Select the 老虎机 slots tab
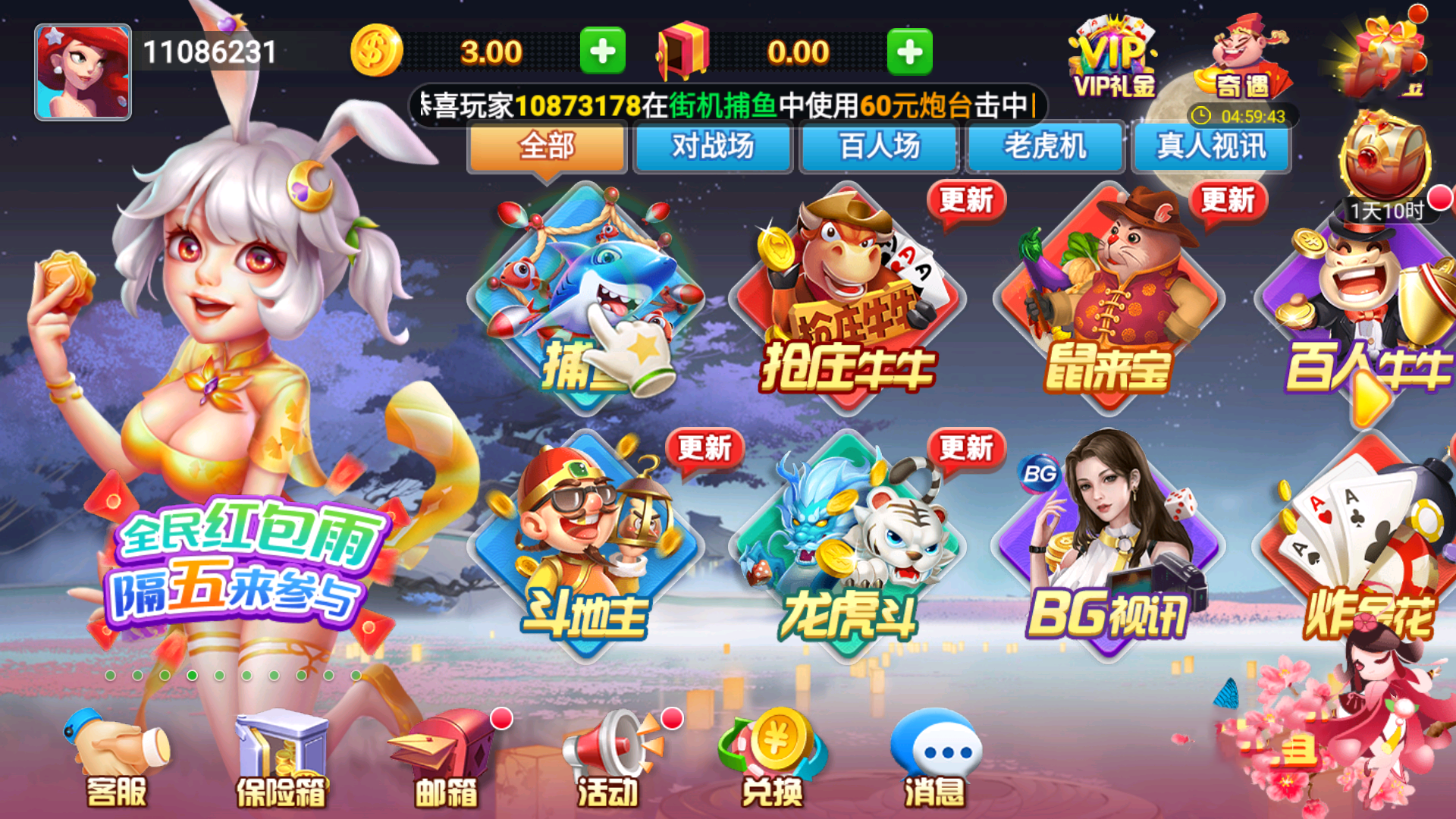This screenshot has height=819, width=1456. (1045, 147)
